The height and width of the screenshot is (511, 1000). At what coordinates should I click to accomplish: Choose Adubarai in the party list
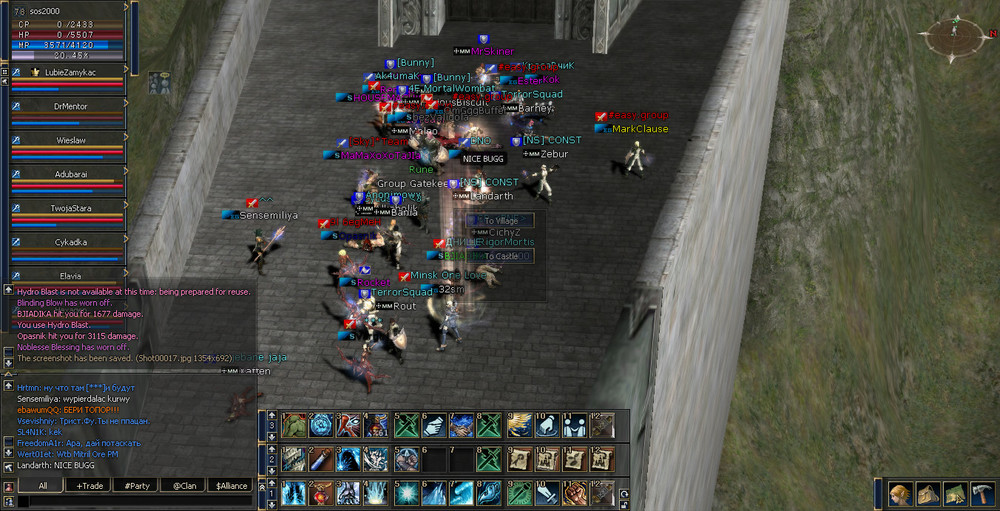tap(69, 173)
